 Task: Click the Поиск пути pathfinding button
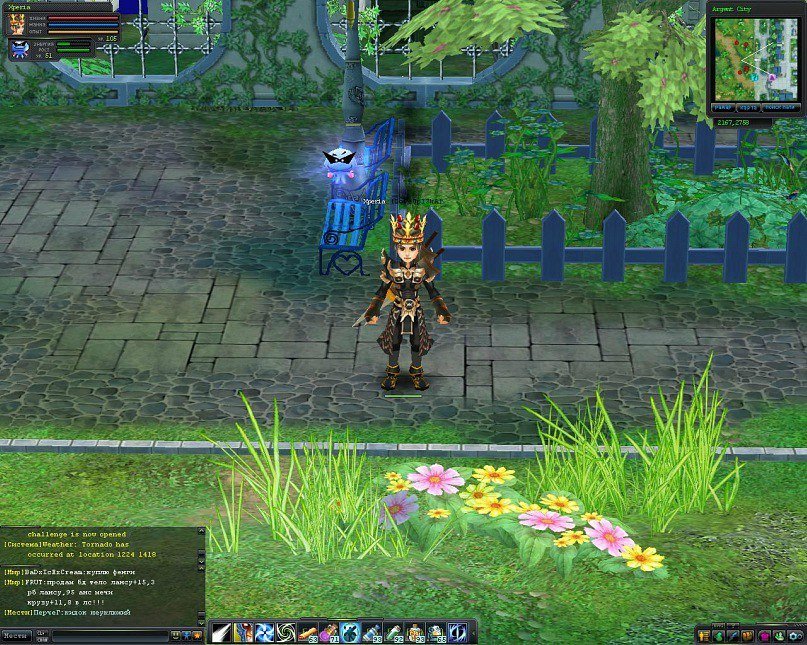coord(779,107)
